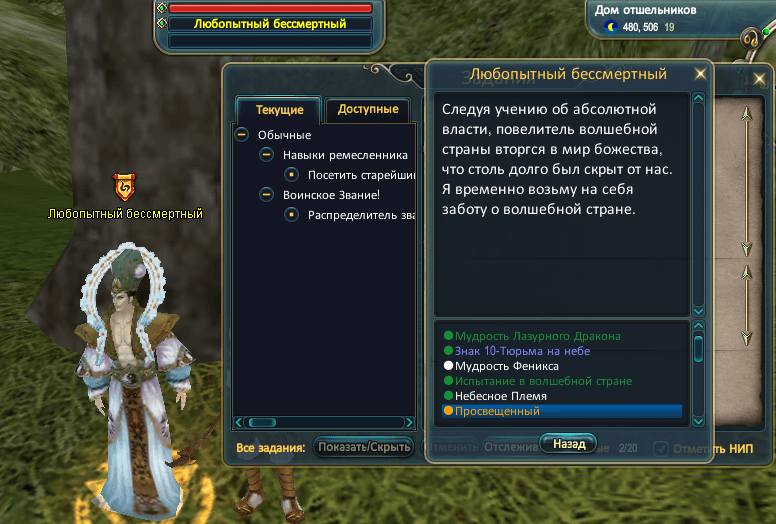
Task: Choose the Небесное Племя quest option
Action: [500, 396]
